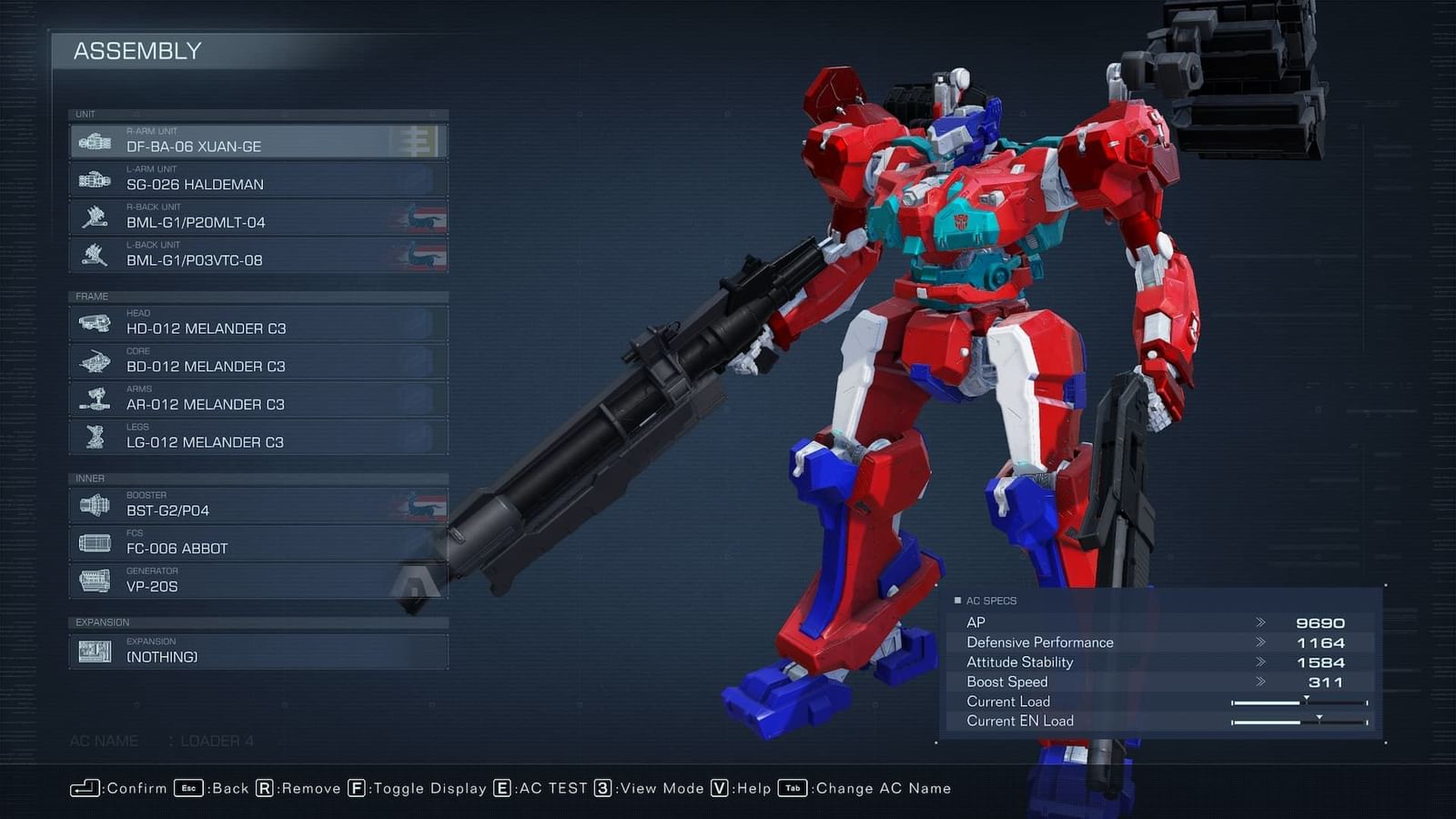Select the R-Arm Unit weapon icon for DF-BA-06 XUAN-GE

pos(95,141)
